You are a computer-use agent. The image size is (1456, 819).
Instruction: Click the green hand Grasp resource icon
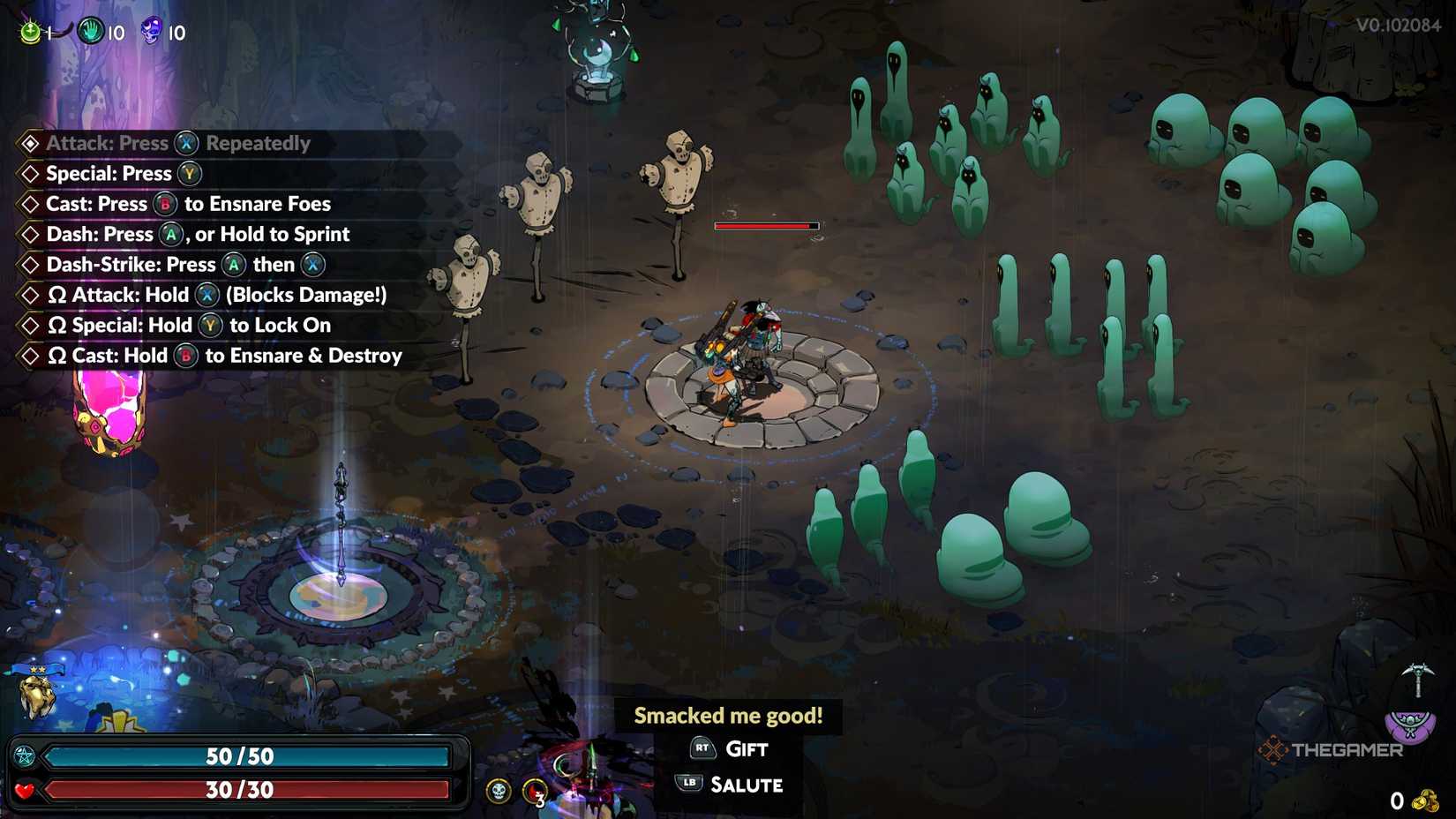pos(90,32)
